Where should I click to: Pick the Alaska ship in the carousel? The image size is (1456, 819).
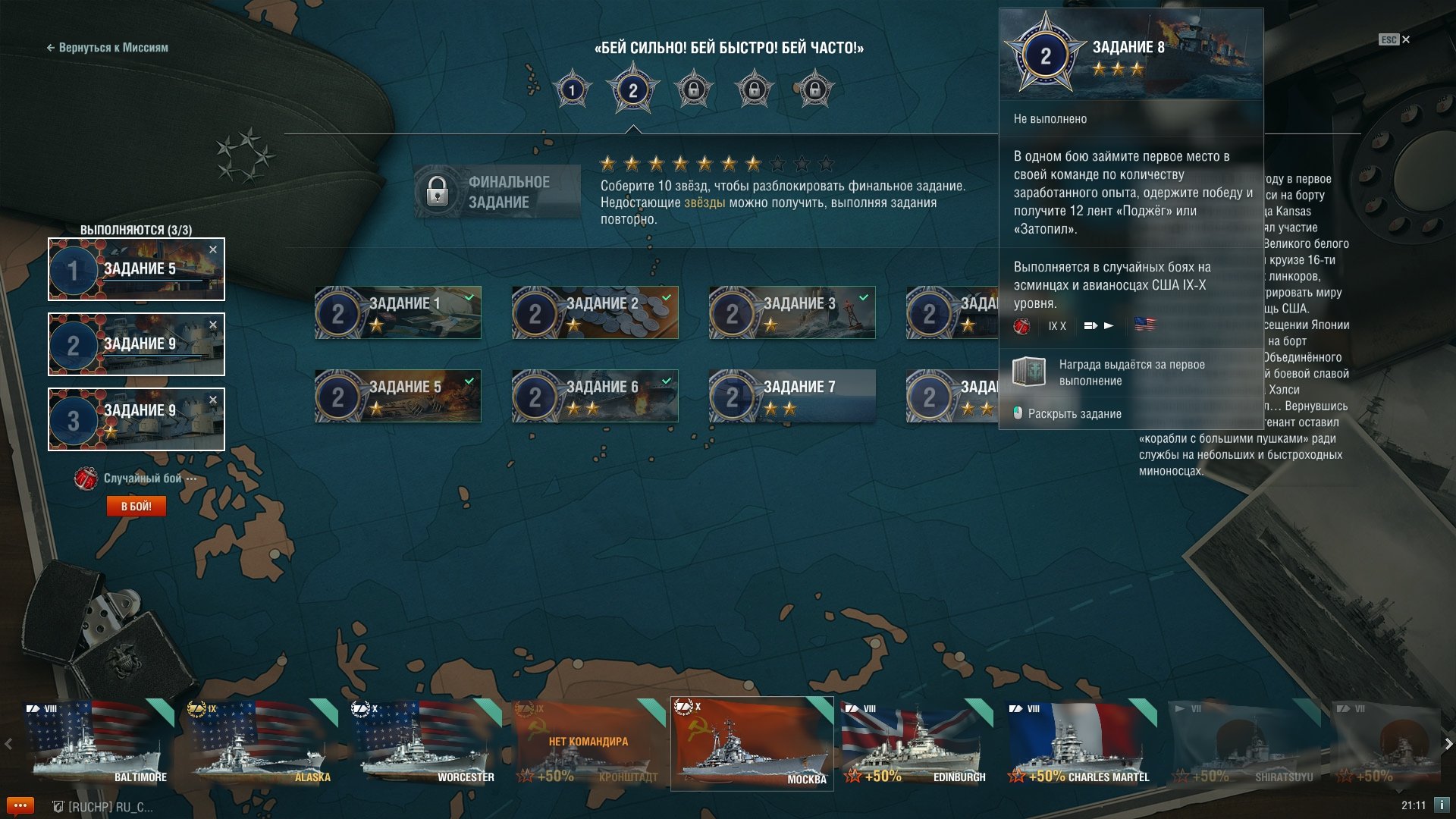(x=262, y=743)
